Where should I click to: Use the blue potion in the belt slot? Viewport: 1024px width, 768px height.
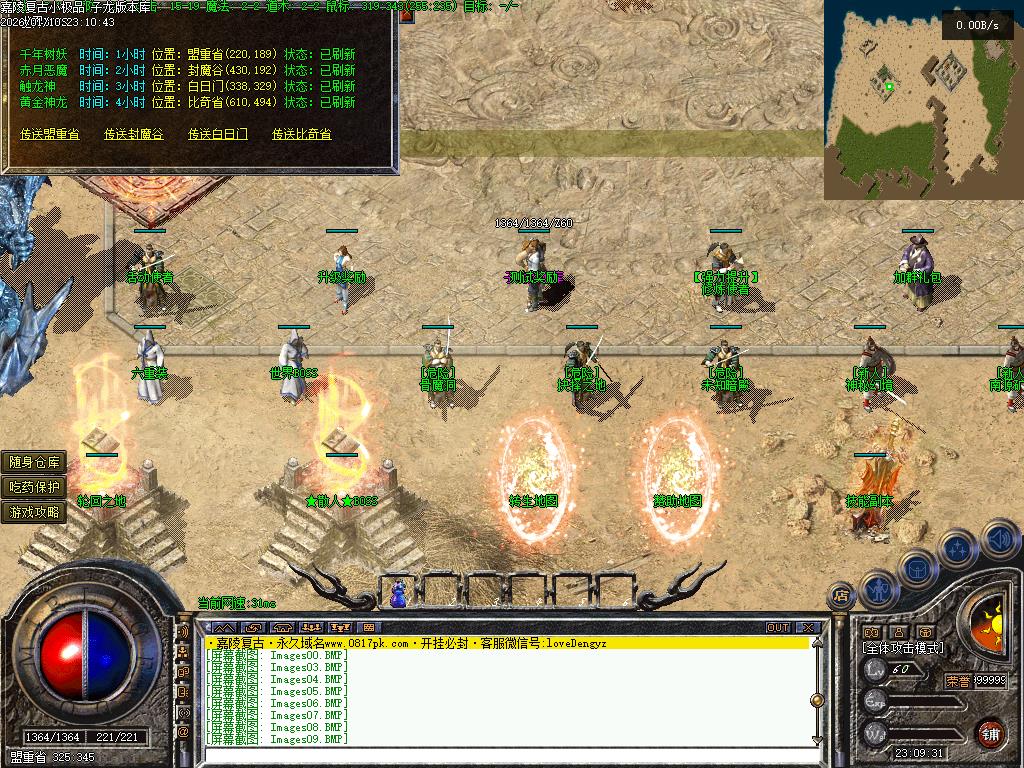tap(398, 594)
